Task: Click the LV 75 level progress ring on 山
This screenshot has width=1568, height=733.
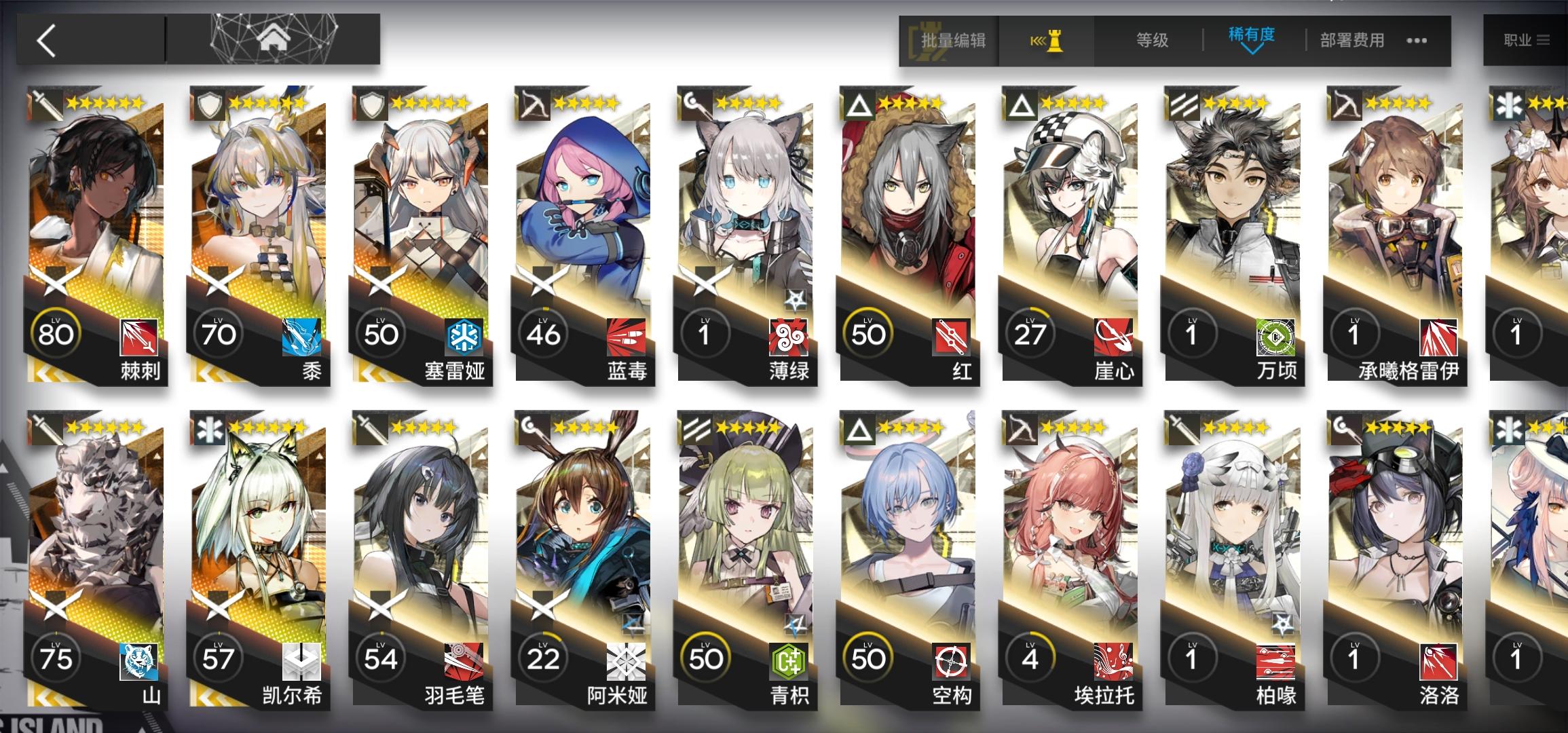Action: point(57,656)
